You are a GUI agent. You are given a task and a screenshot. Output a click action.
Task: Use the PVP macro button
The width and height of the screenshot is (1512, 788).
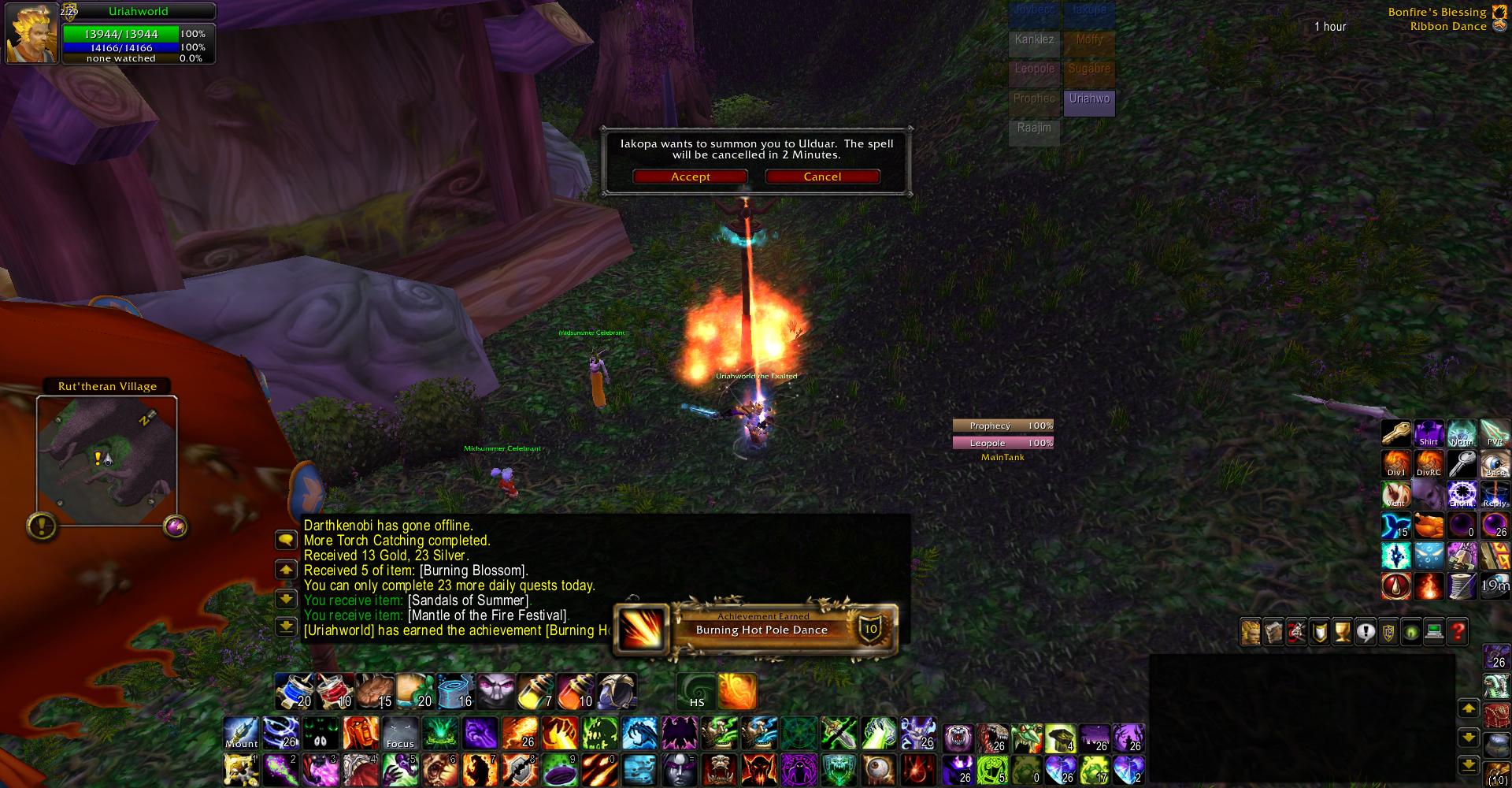coord(1495,433)
